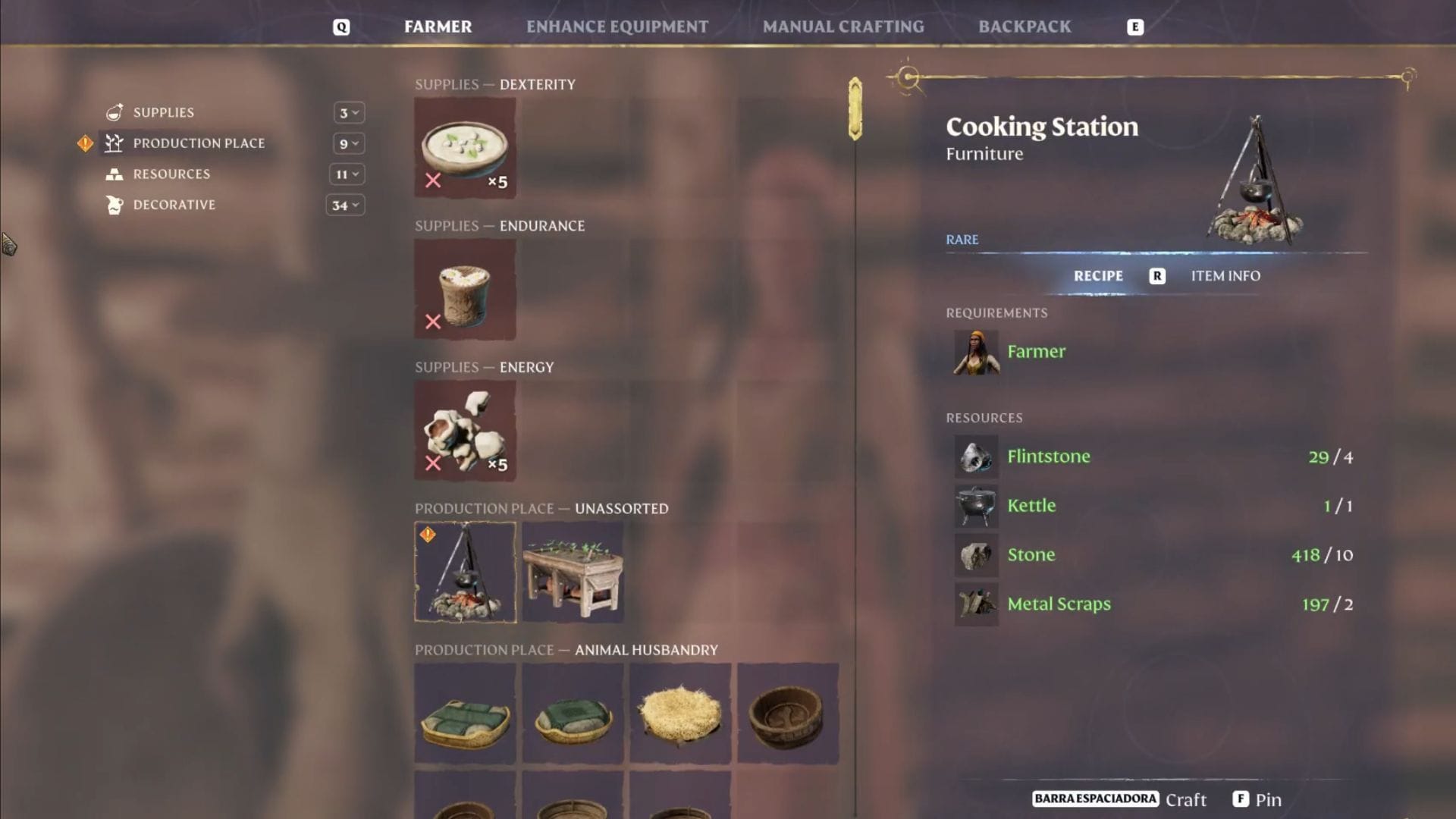The width and height of the screenshot is (1456, 819).
Task: Select the Cooking Station crafting icon
Action: [x=465, y=572]
